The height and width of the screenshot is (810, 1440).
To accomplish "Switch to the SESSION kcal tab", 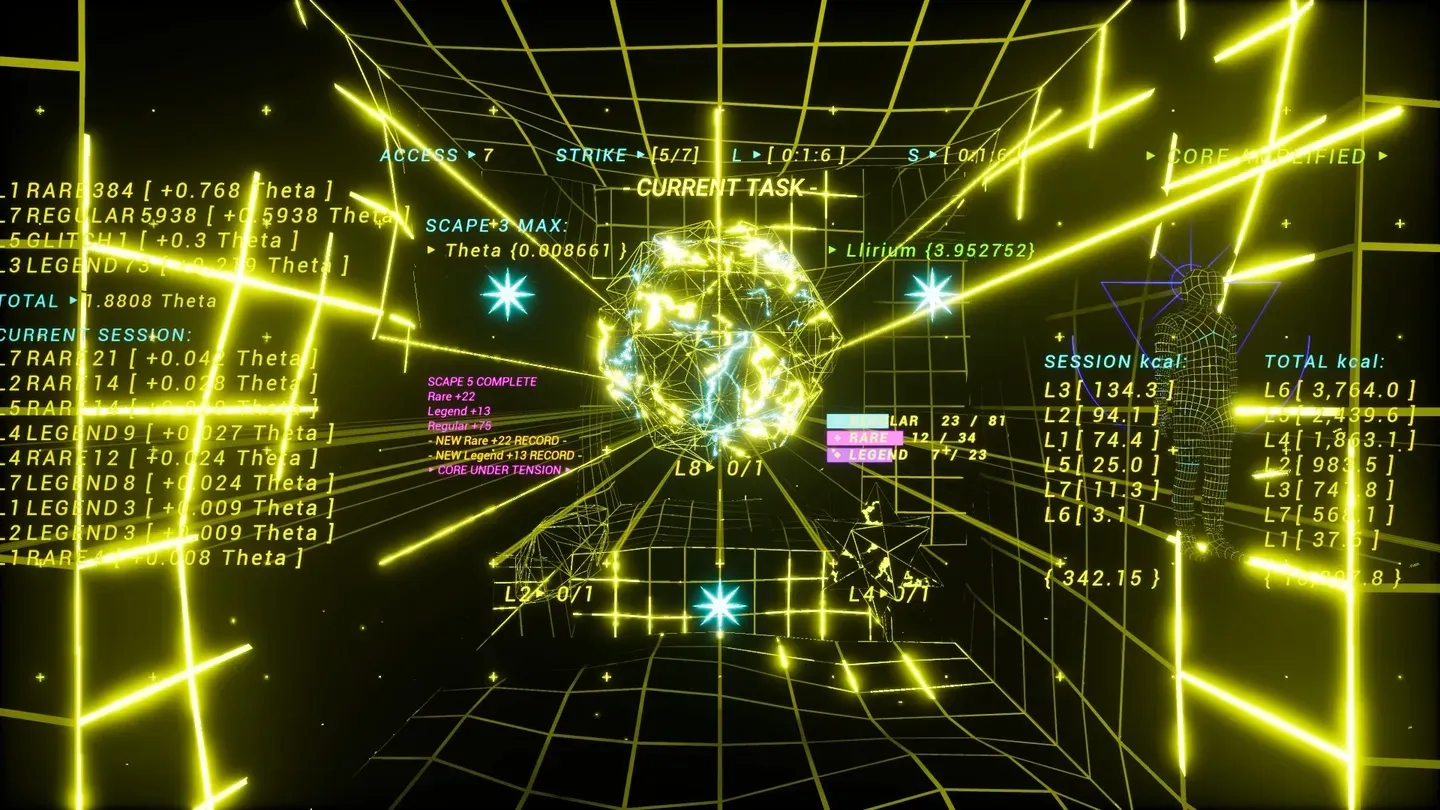I will (x=1113, y=361).
